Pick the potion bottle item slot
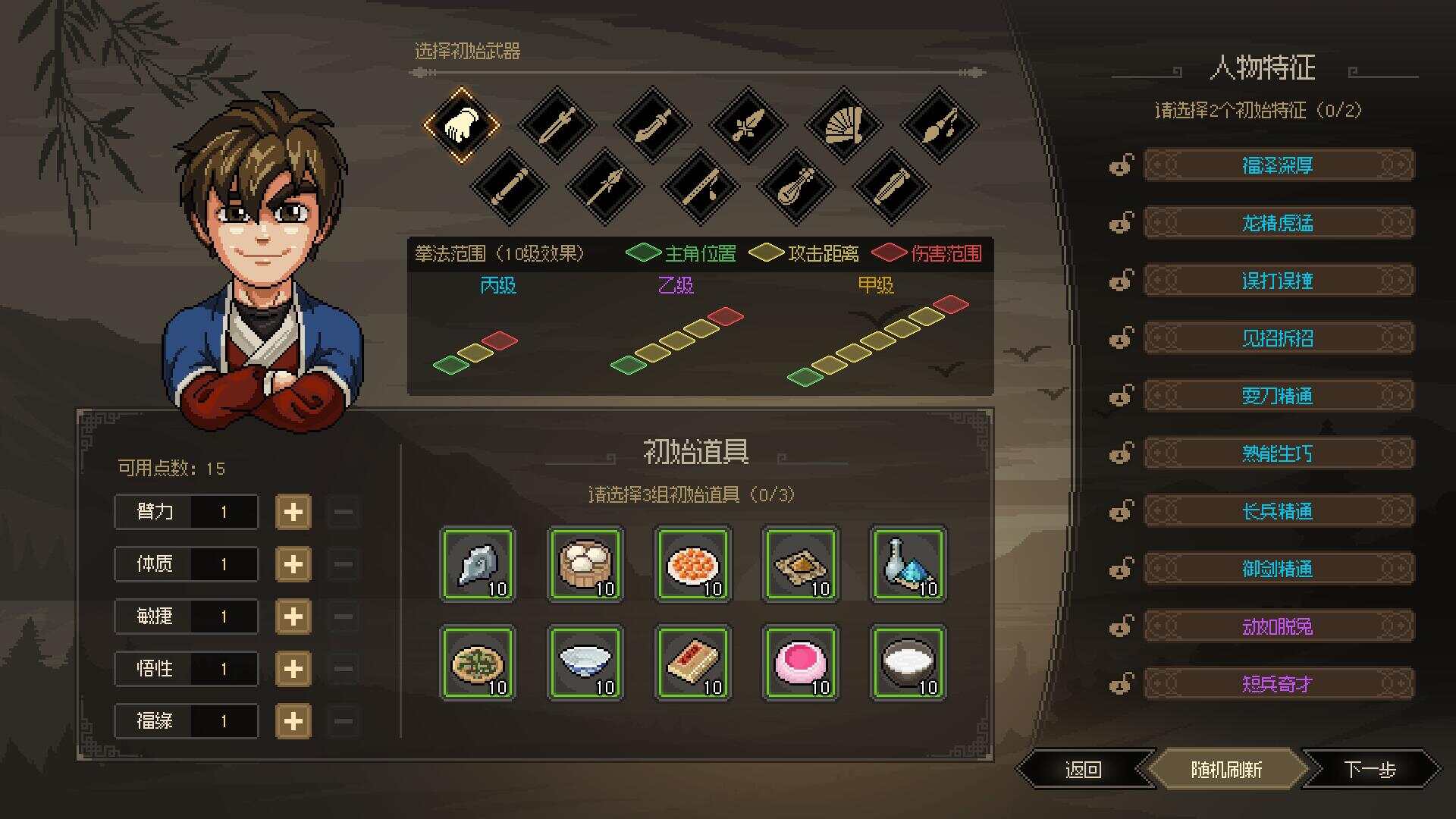1456x819 pixels. click(x=908, y=565)
